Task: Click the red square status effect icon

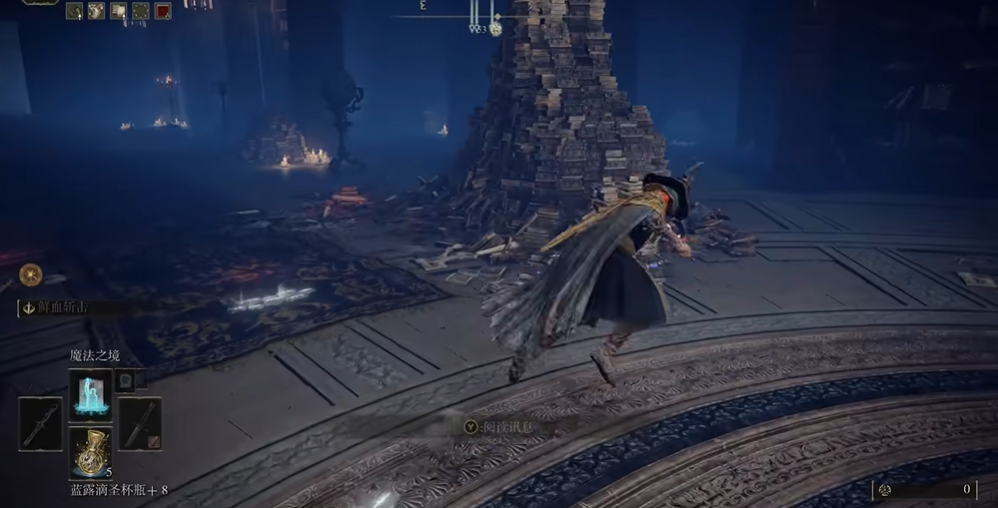Action: point(162,11)
